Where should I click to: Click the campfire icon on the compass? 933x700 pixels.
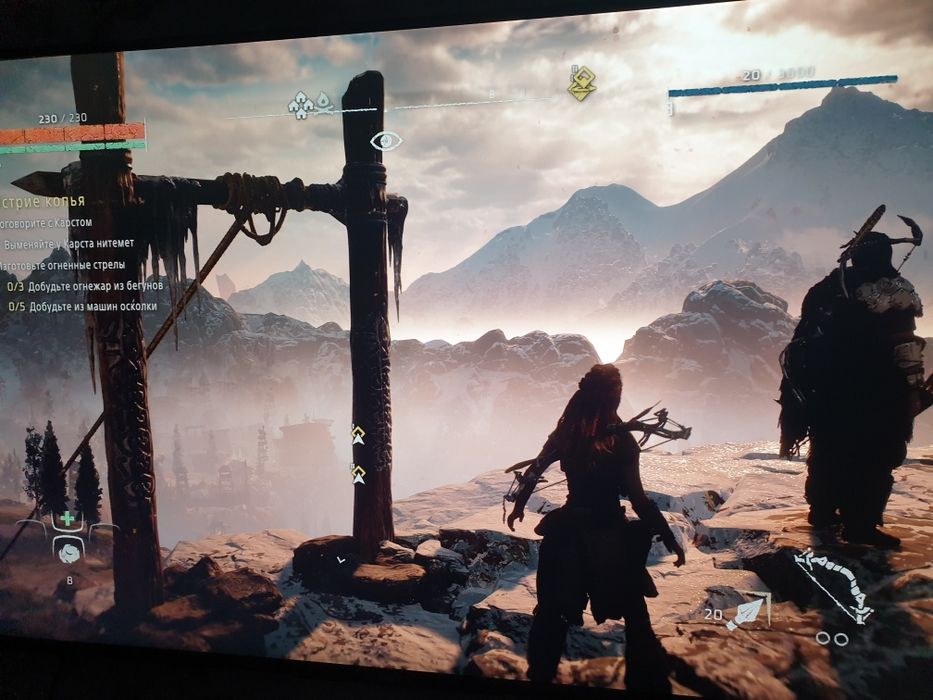click(323, 102)
